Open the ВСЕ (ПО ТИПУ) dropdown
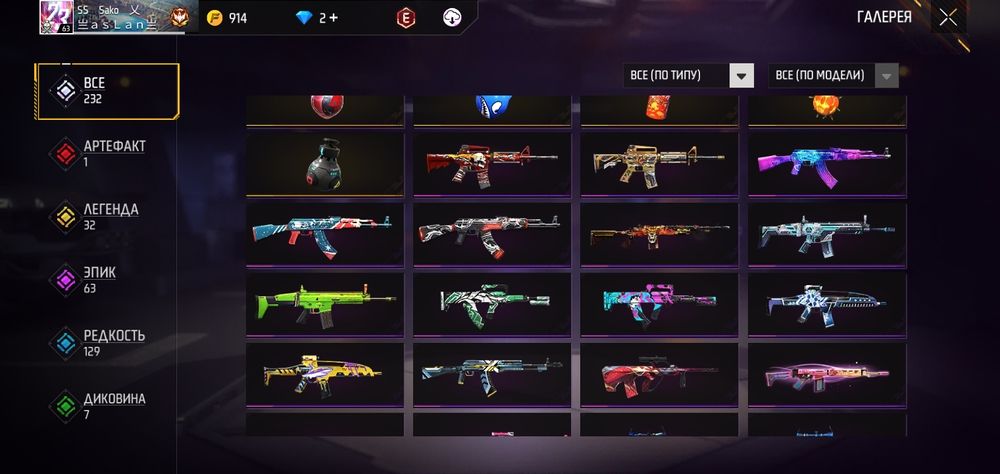 [688, 75]
